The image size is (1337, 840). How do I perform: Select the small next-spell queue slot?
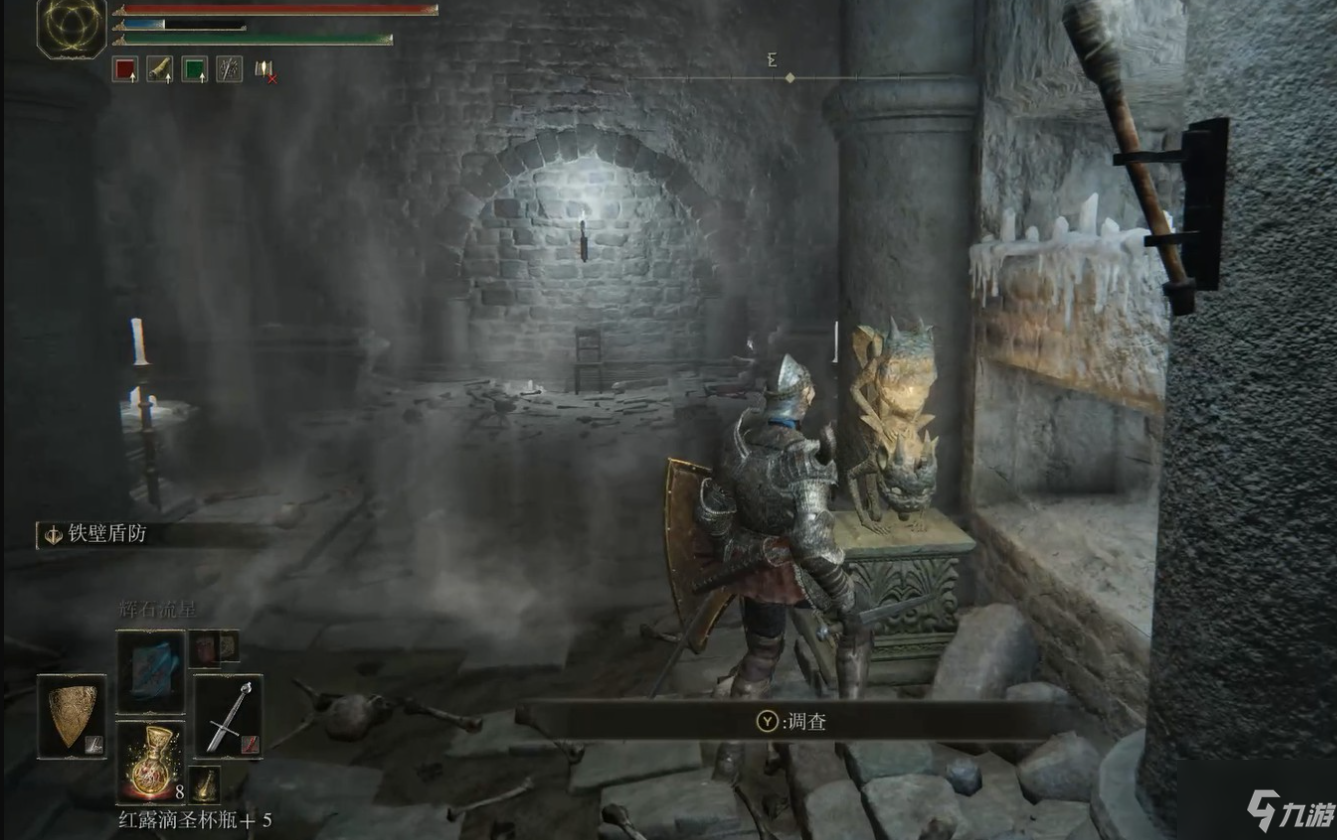click(213, 648)
